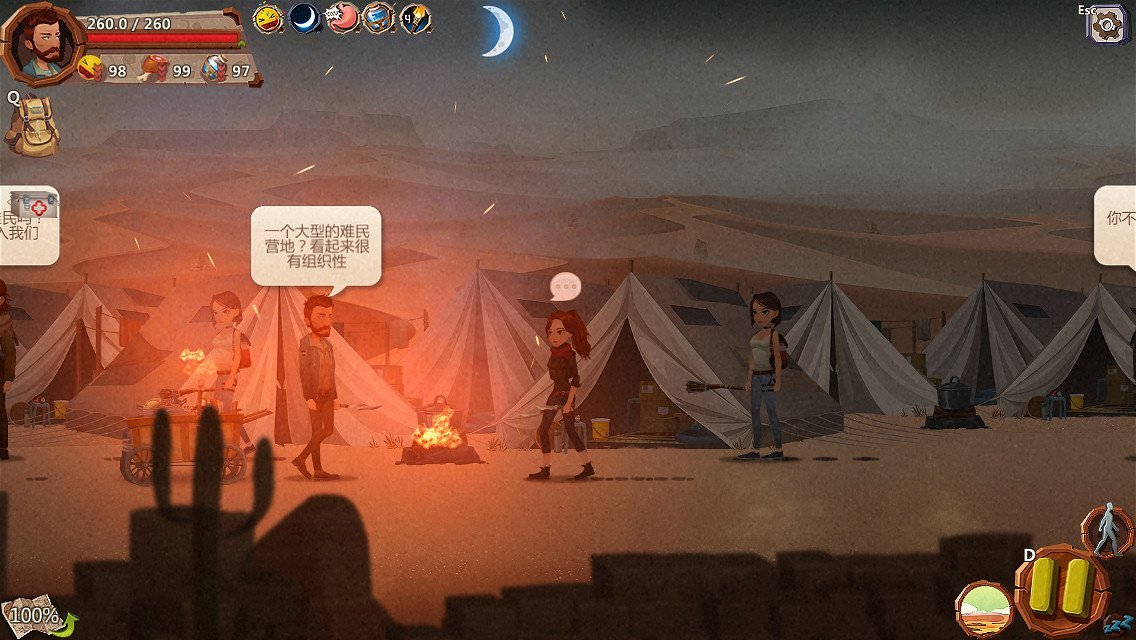Open the backpack inventory
The width and height of the screenshot is (1136, 640).
click(x=31, y=126)
